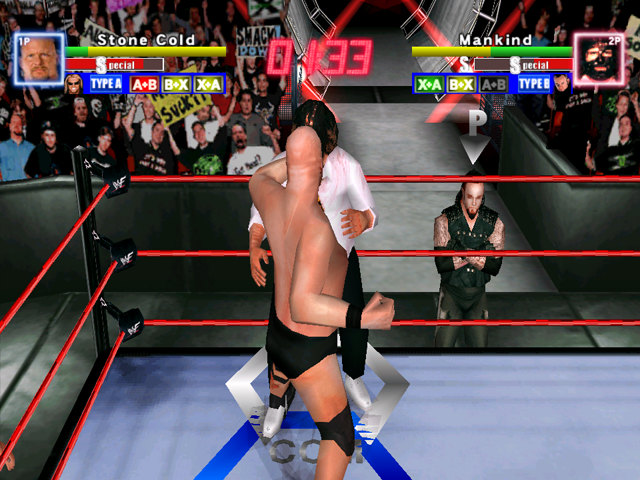
Task: Click the blond partner icon beside TYPE A
Action: coord(76,84)
